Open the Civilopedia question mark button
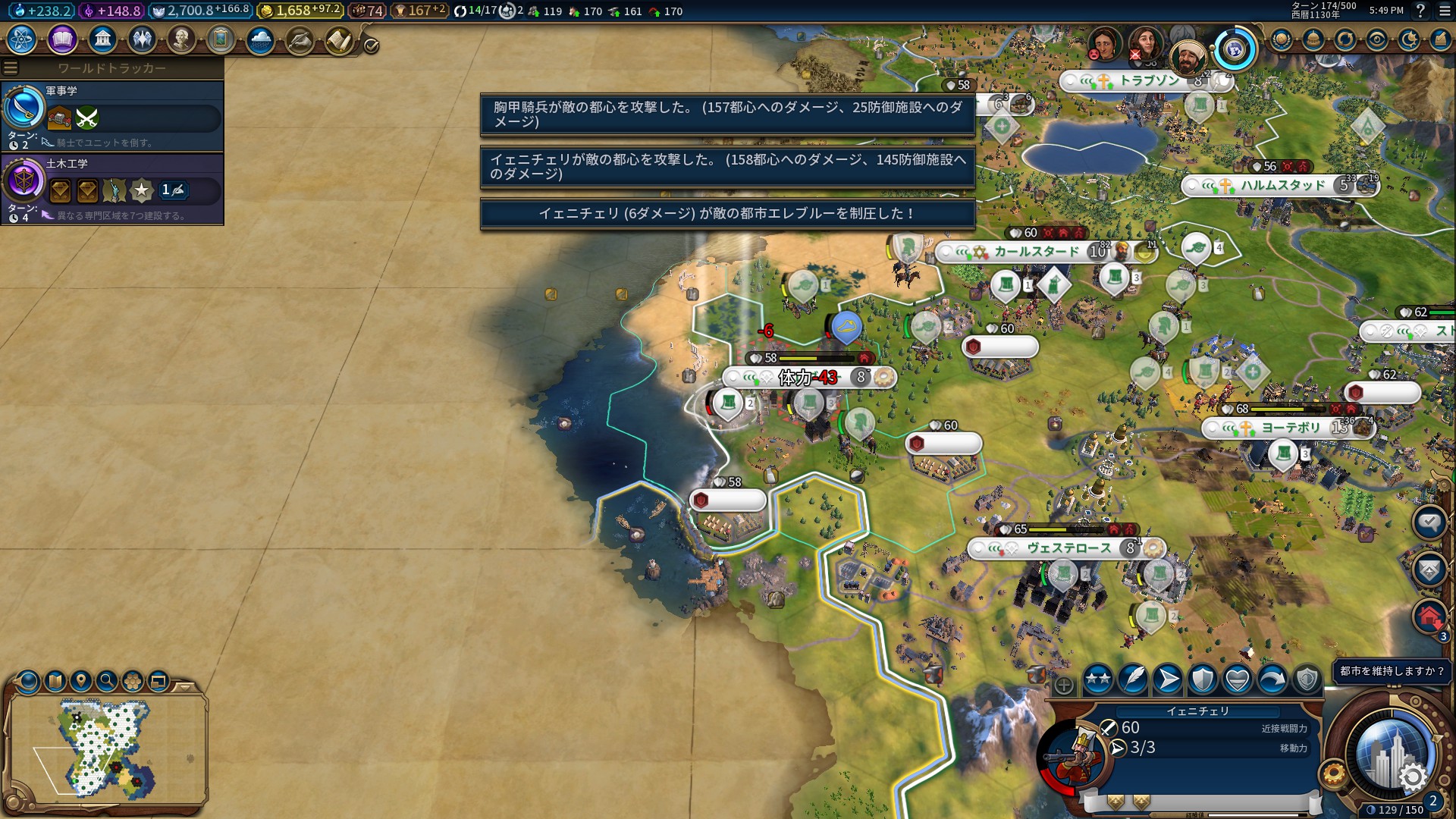The height and width of the screenshot is (819, 1456). point(1420,11)
